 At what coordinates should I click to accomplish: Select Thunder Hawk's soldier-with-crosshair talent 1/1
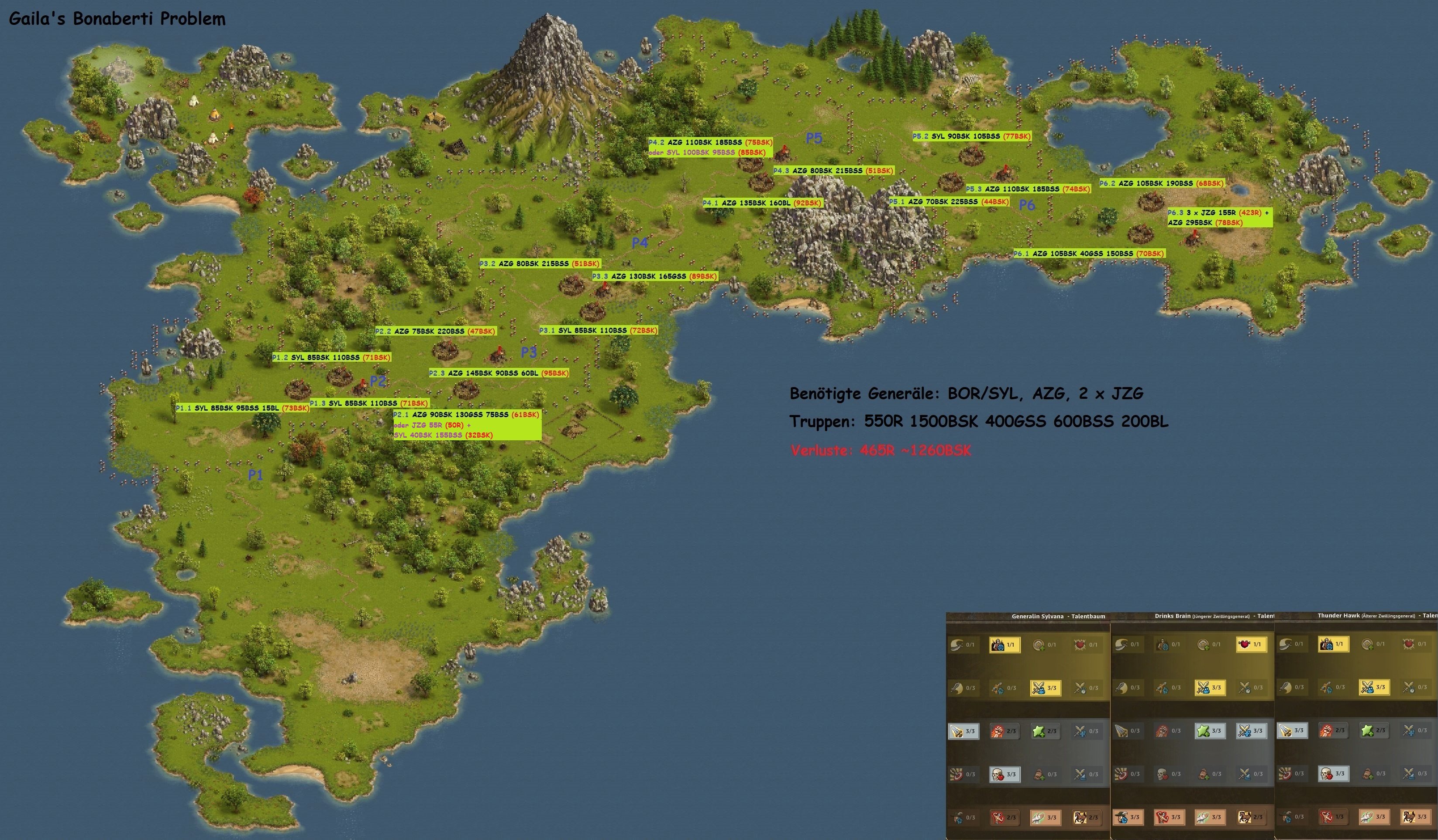[1333, 644]
